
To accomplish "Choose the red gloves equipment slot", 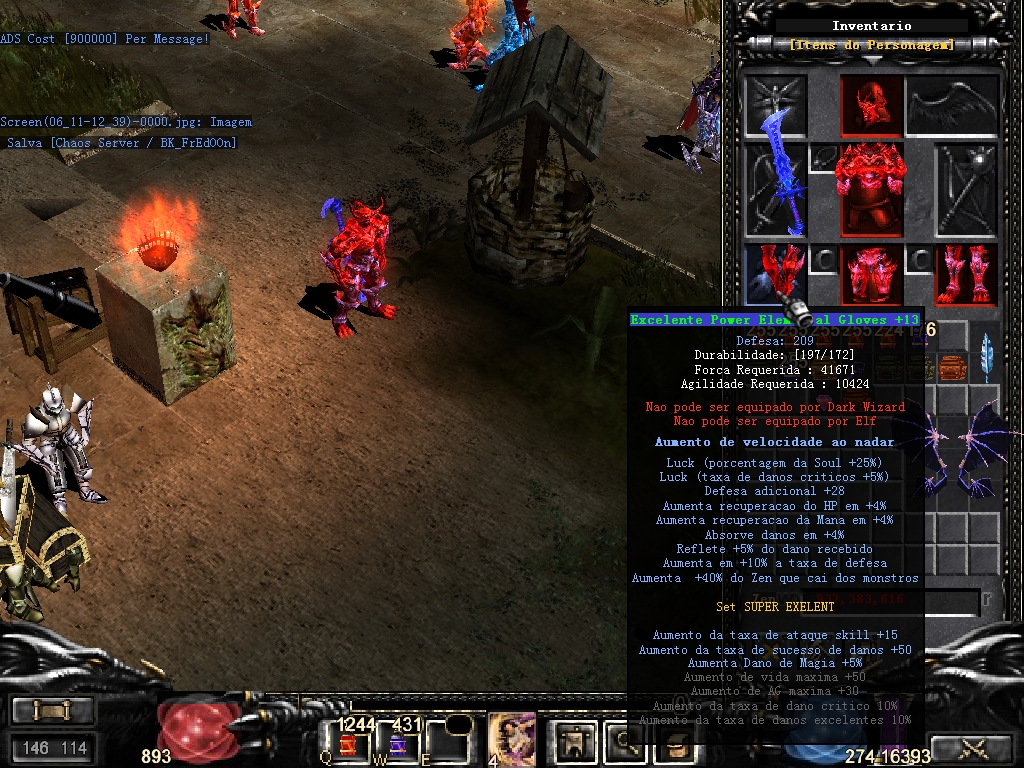I will click(x=776, y=273).
